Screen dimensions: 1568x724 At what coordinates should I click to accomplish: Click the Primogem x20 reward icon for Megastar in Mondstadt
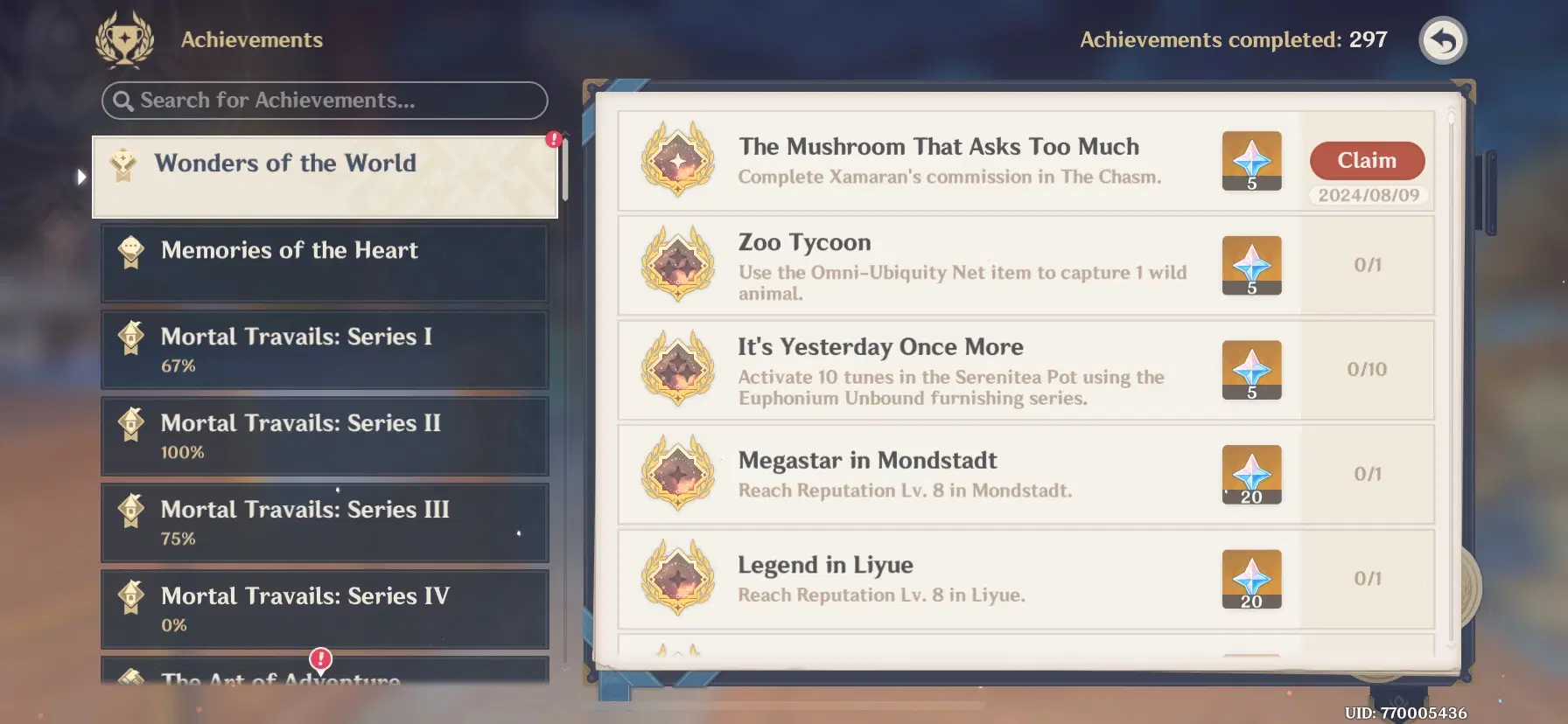[x=1251, y=474]
